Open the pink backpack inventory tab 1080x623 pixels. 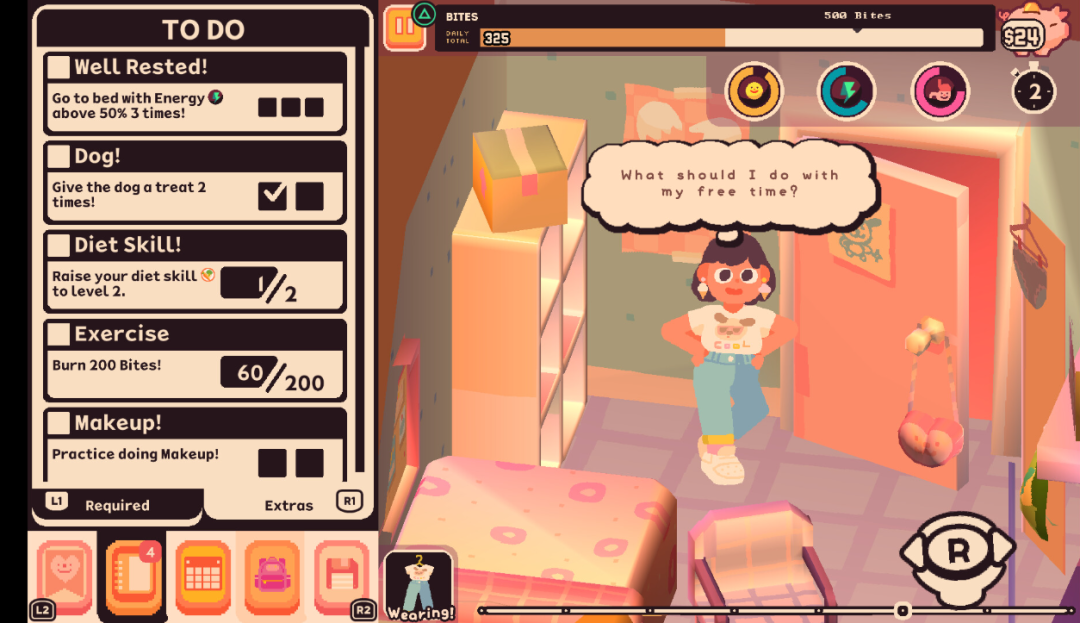(x=272, y=576)
